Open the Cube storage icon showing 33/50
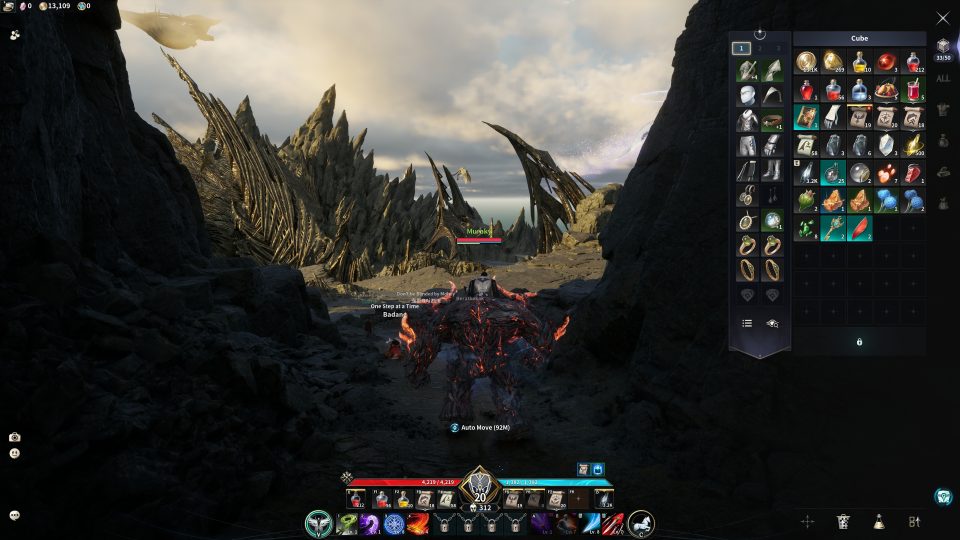 pyautogui.click(x=943, y=48)
